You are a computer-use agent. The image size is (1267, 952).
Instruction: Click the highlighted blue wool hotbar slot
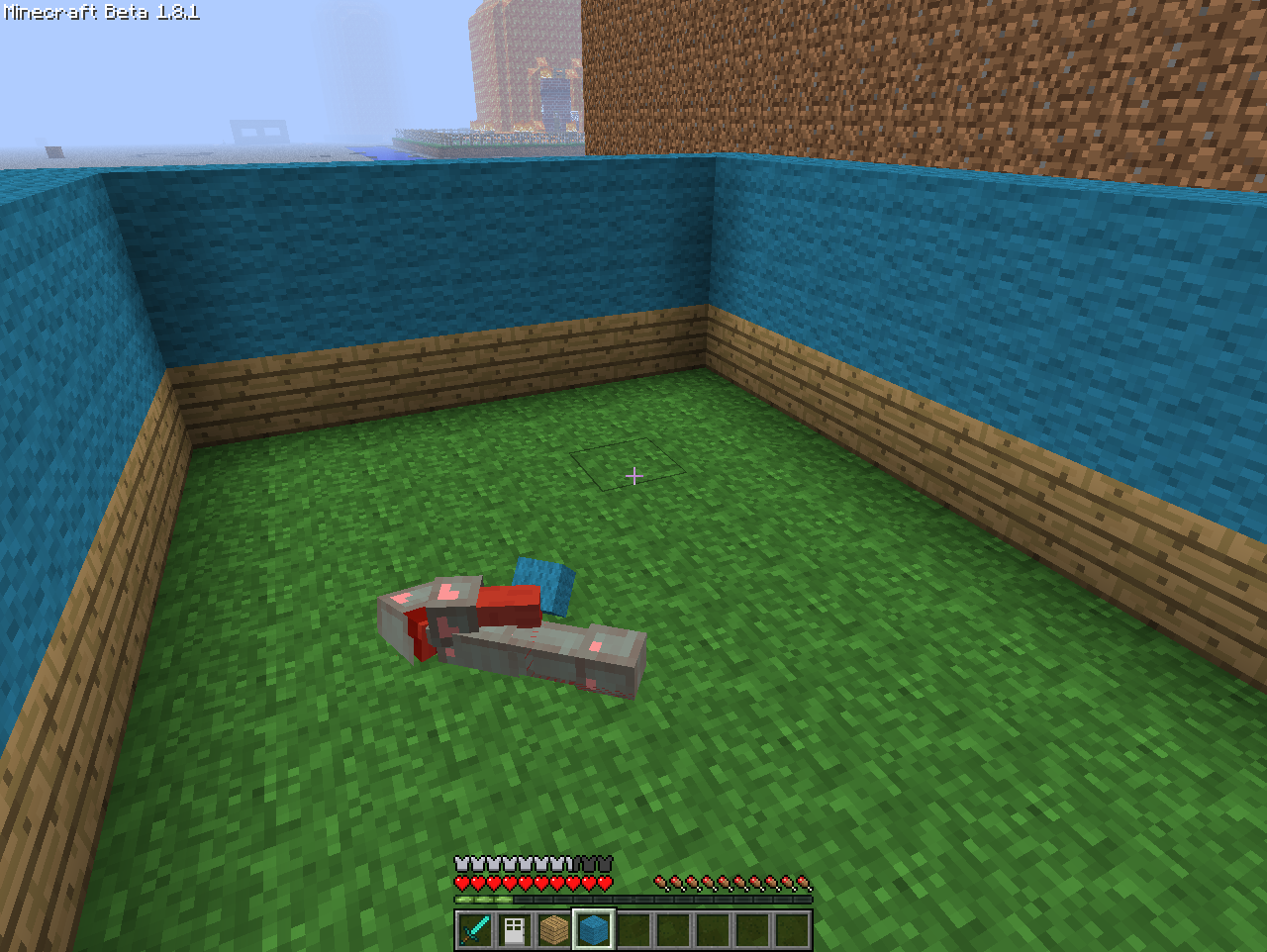pyautogui.click(x=594, y=928)
